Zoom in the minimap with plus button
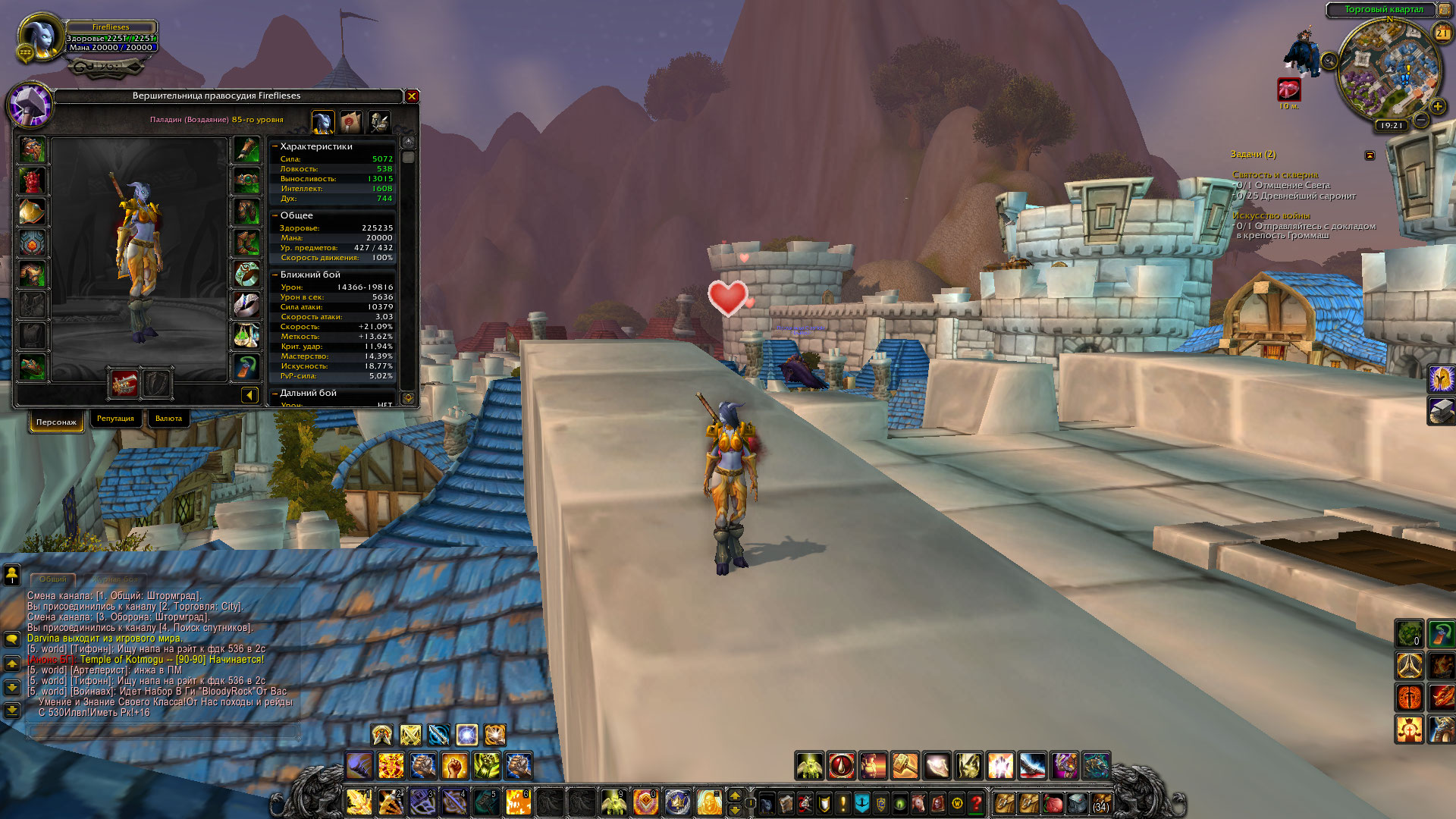 1437,106
